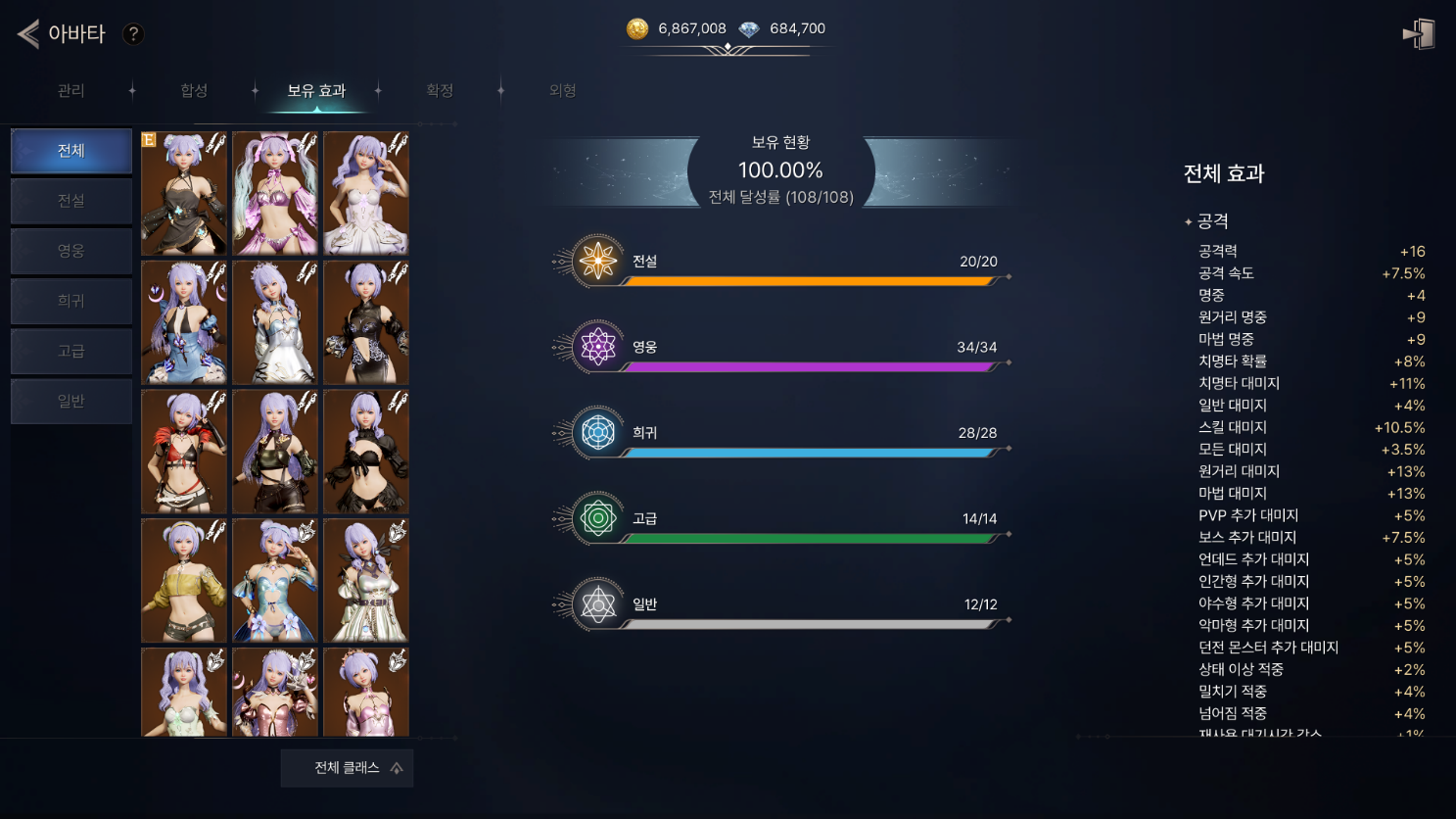This screenshot has height=819, width=1456.
Task: Show only 희귀 grade avatars
Action: [x=71, y=301]
